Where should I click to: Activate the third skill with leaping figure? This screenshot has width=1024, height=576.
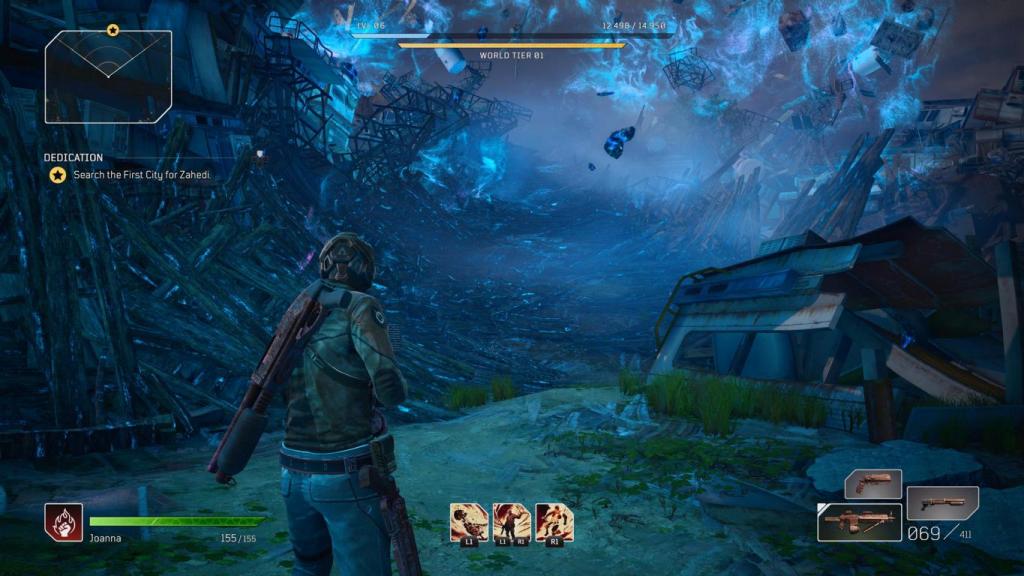[x=554, y=522]
